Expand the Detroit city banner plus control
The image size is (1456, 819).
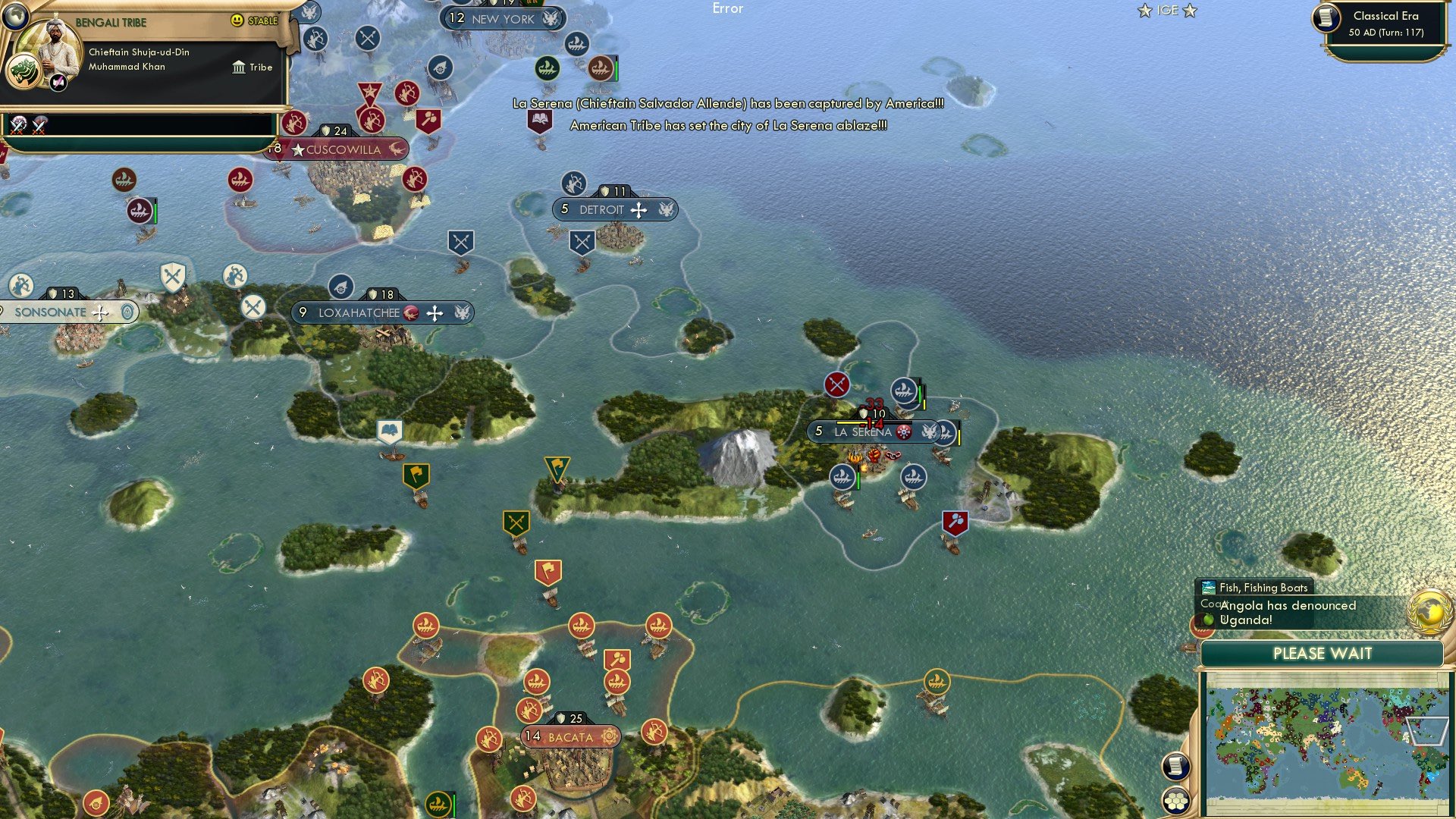pyautogui.click(x=641, y=209)
